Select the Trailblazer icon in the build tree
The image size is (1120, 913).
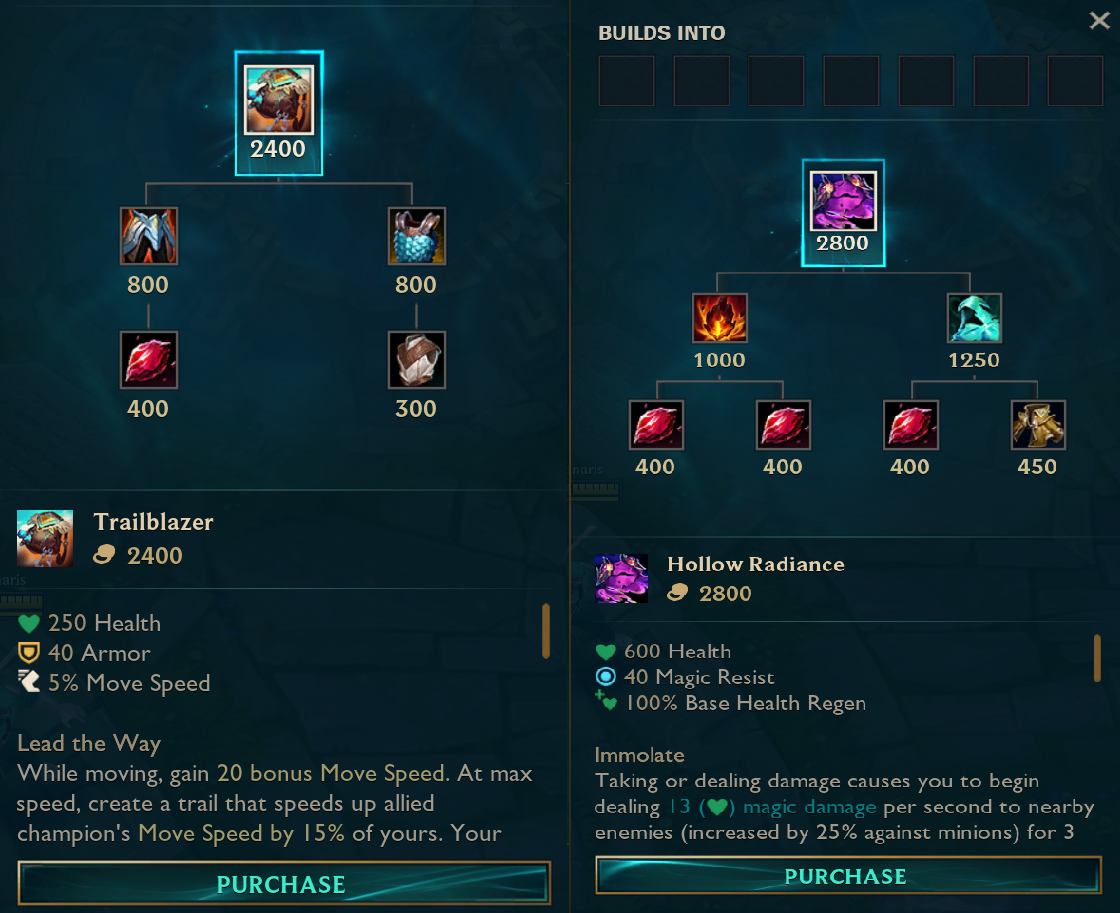pyautogui.click(x=279, y=100)
